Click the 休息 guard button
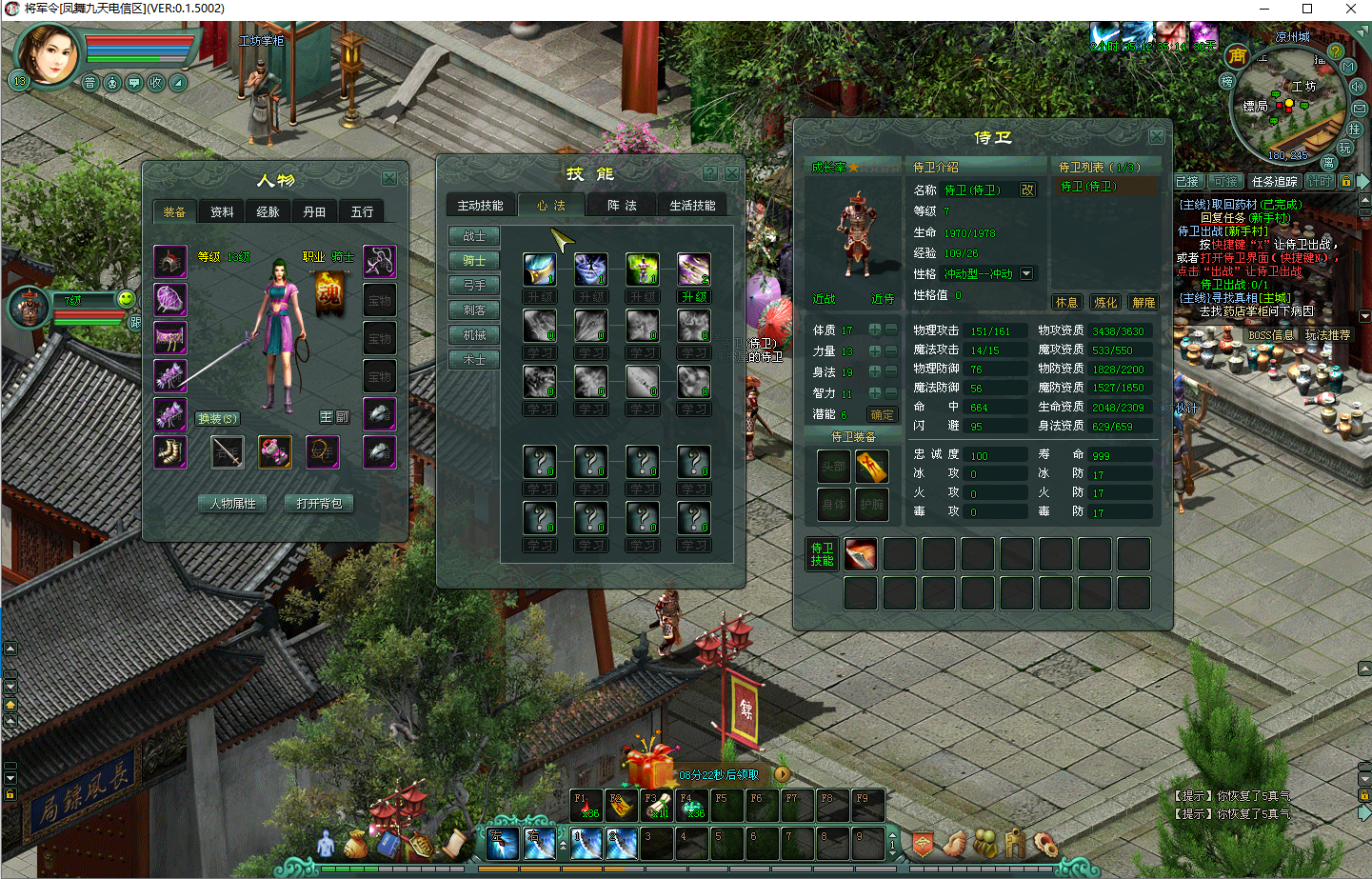Viewport: 1372px width, 879px height. coord(1066,302)
